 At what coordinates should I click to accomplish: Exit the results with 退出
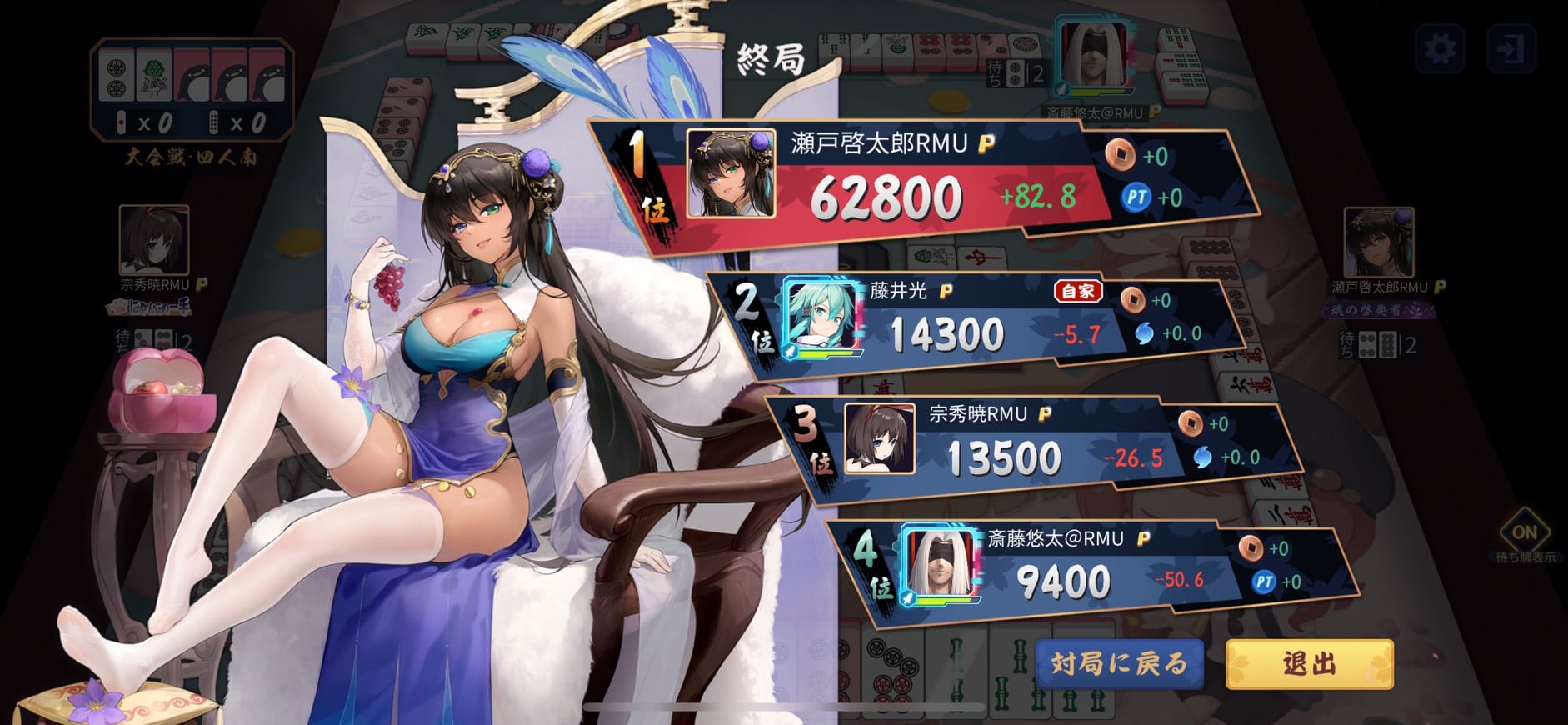tap(1309, 663)
